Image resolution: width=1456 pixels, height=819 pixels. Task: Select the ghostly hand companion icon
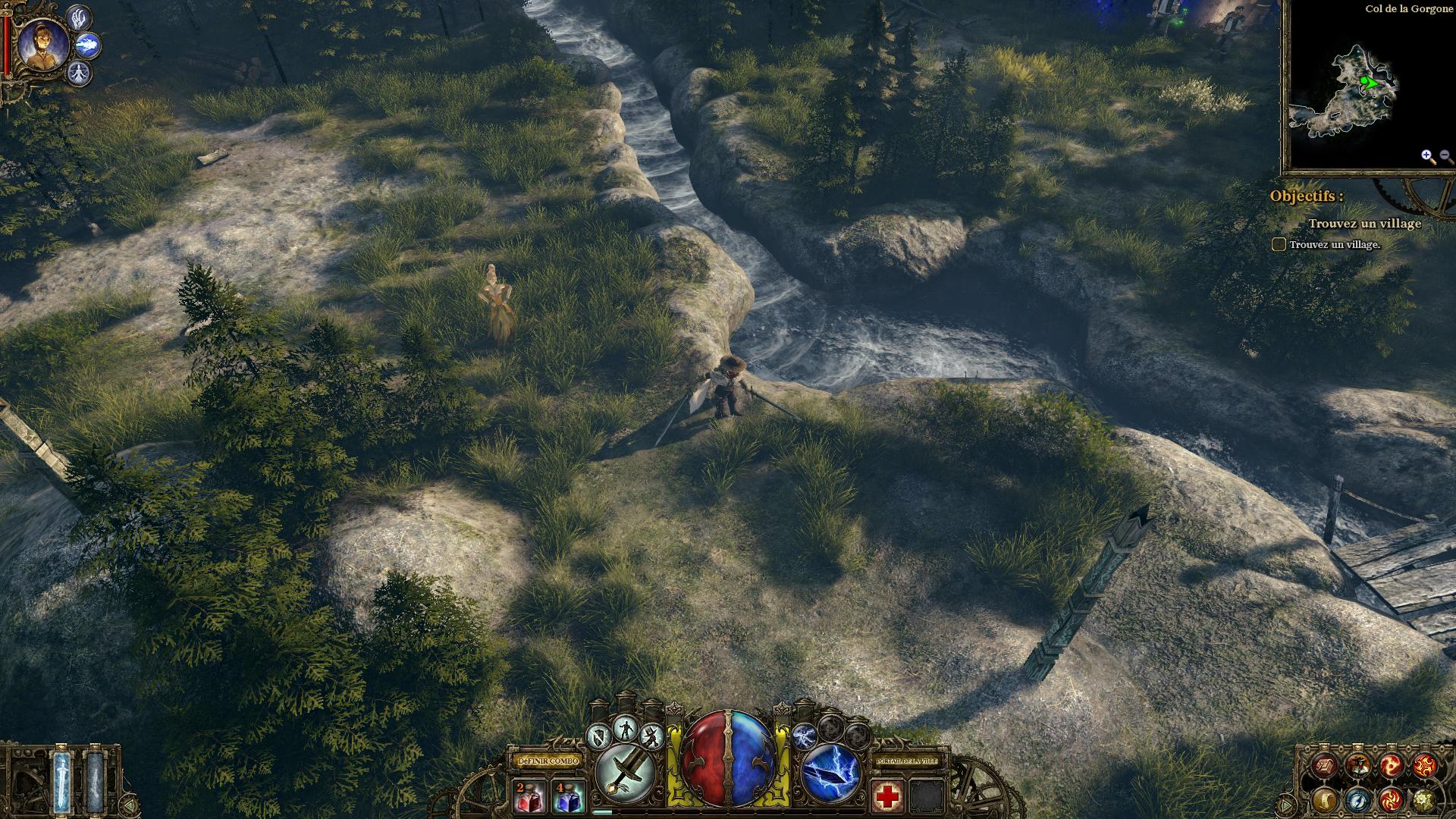79,17
